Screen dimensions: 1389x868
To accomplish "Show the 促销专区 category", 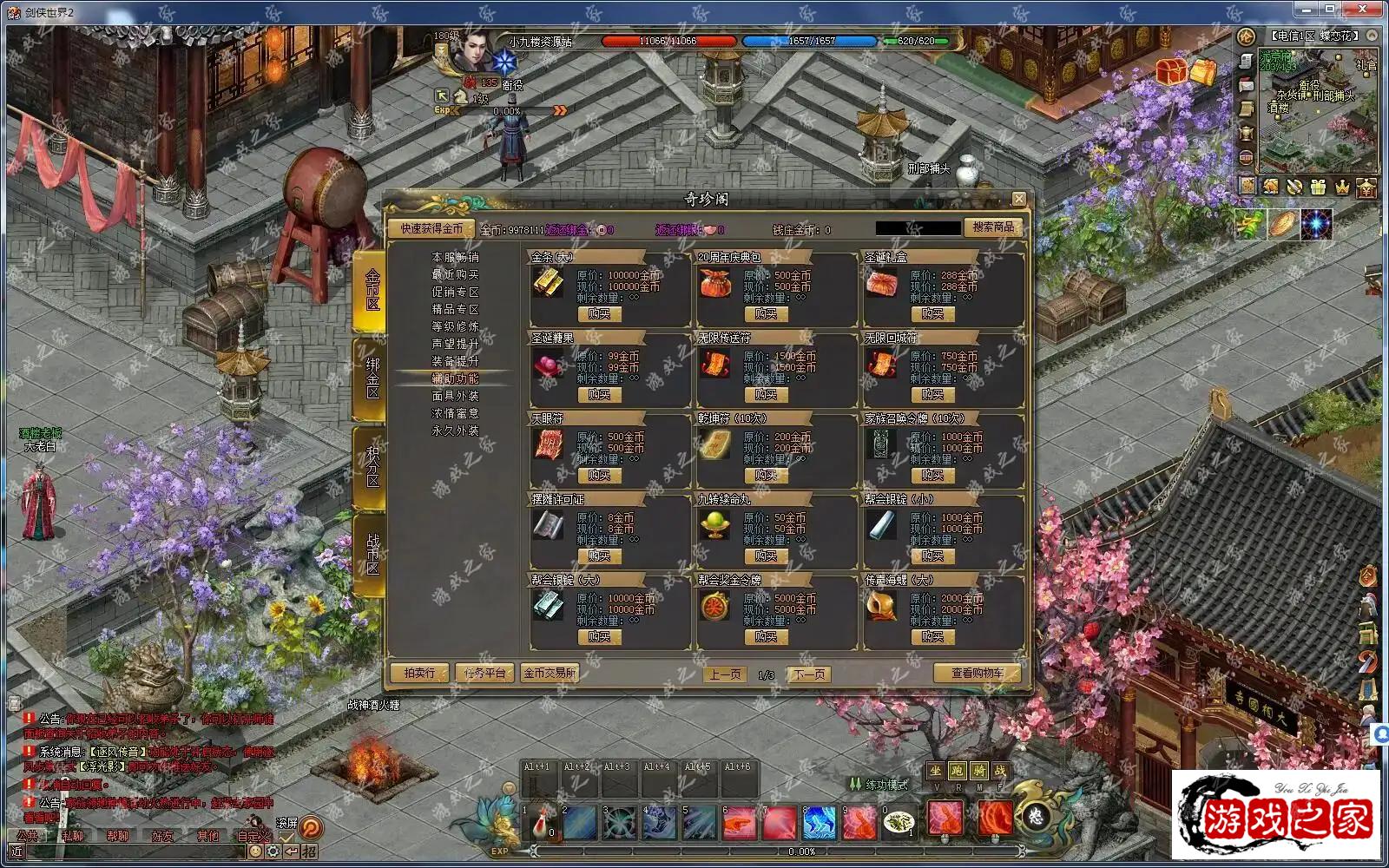I will tap(455, 293).
